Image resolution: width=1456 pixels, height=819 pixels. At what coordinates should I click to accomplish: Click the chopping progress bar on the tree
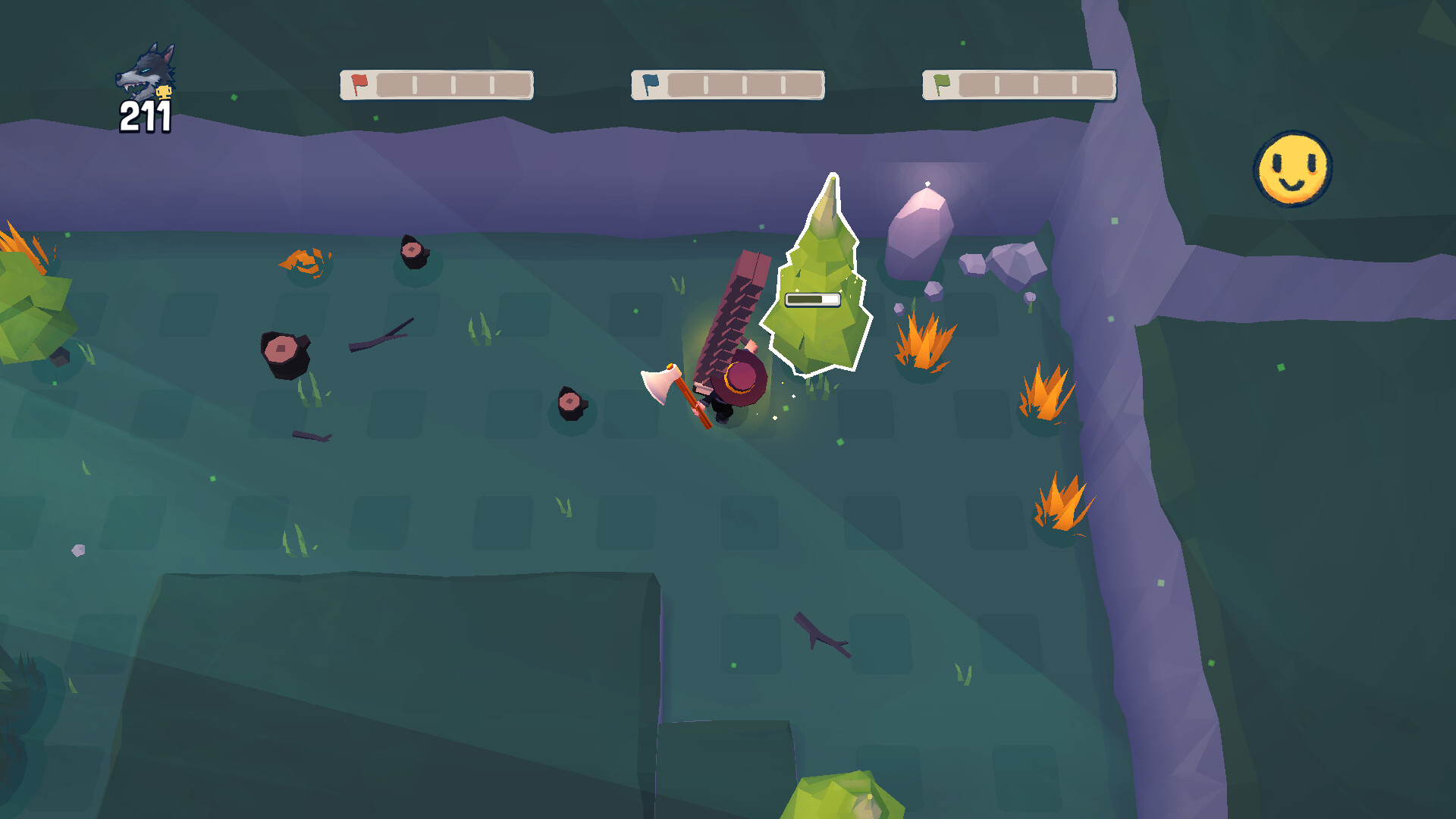click(x=813, y=300)
